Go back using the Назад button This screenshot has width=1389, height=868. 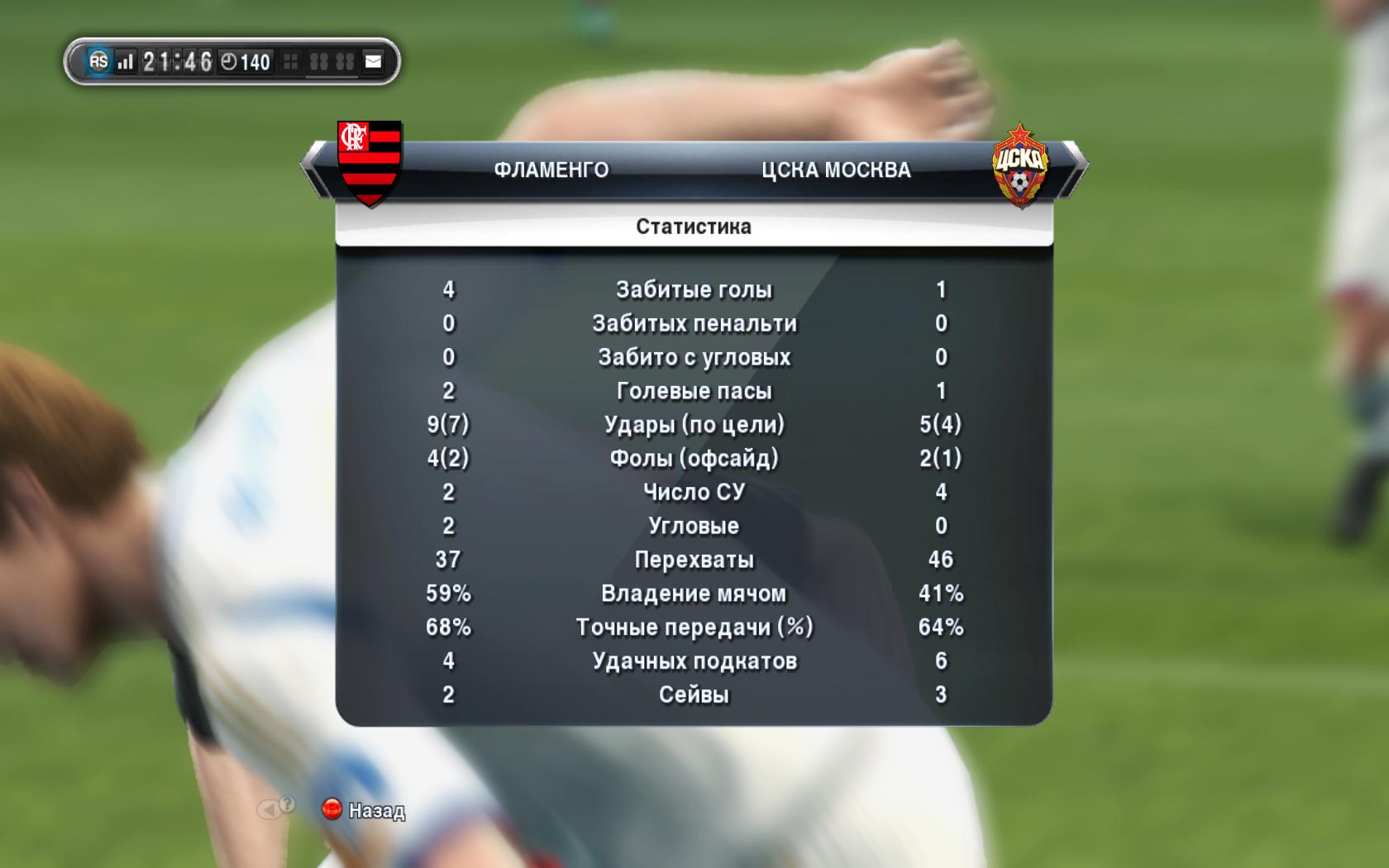[364, 810]
